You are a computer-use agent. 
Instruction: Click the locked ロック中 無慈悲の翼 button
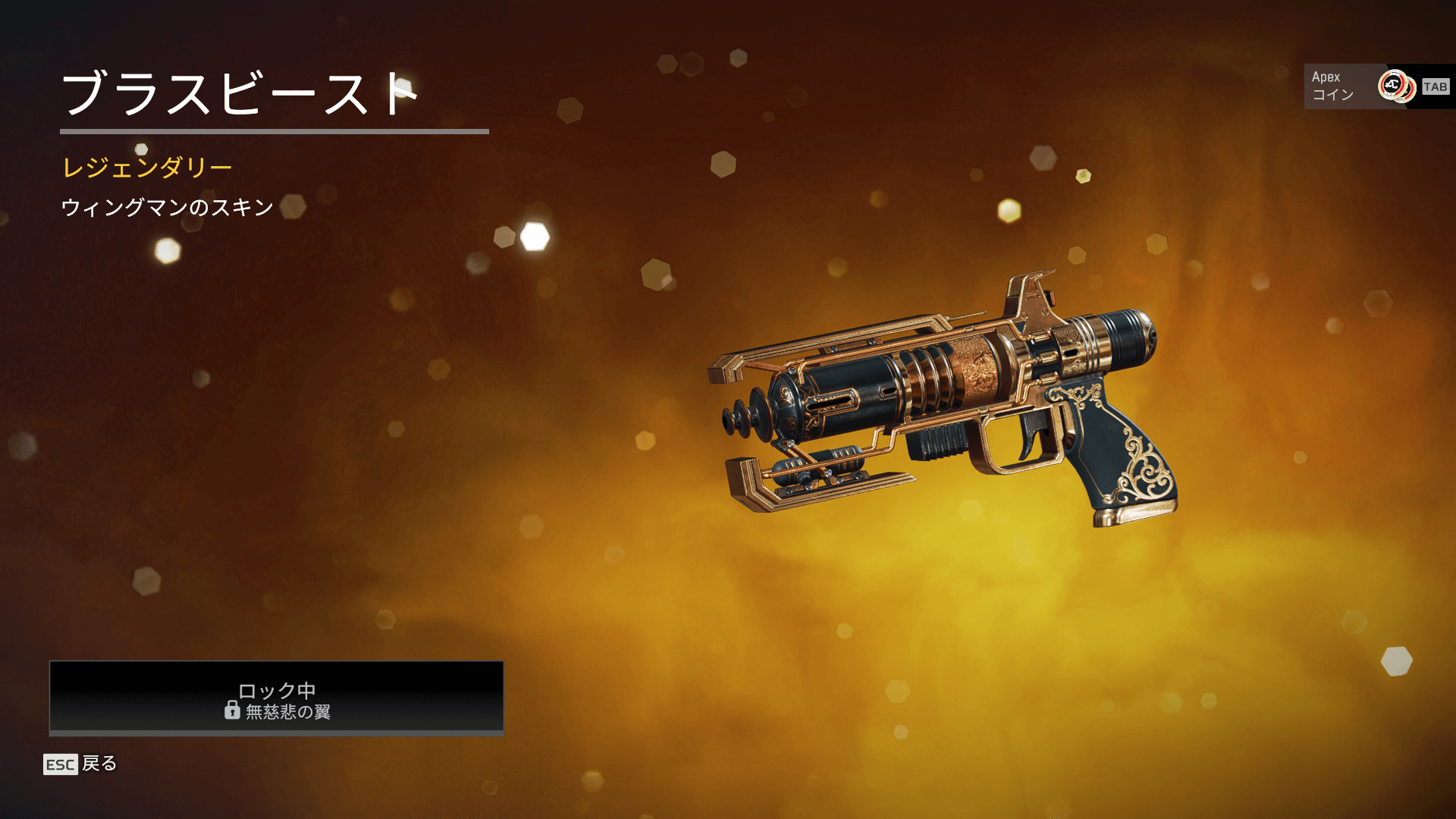(276, 698)
